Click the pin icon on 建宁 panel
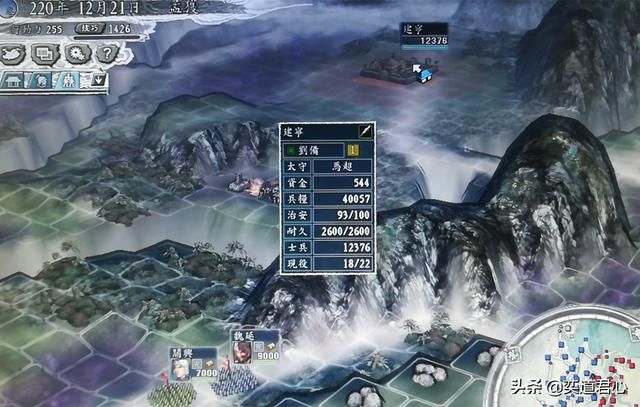 click(366, 132)
